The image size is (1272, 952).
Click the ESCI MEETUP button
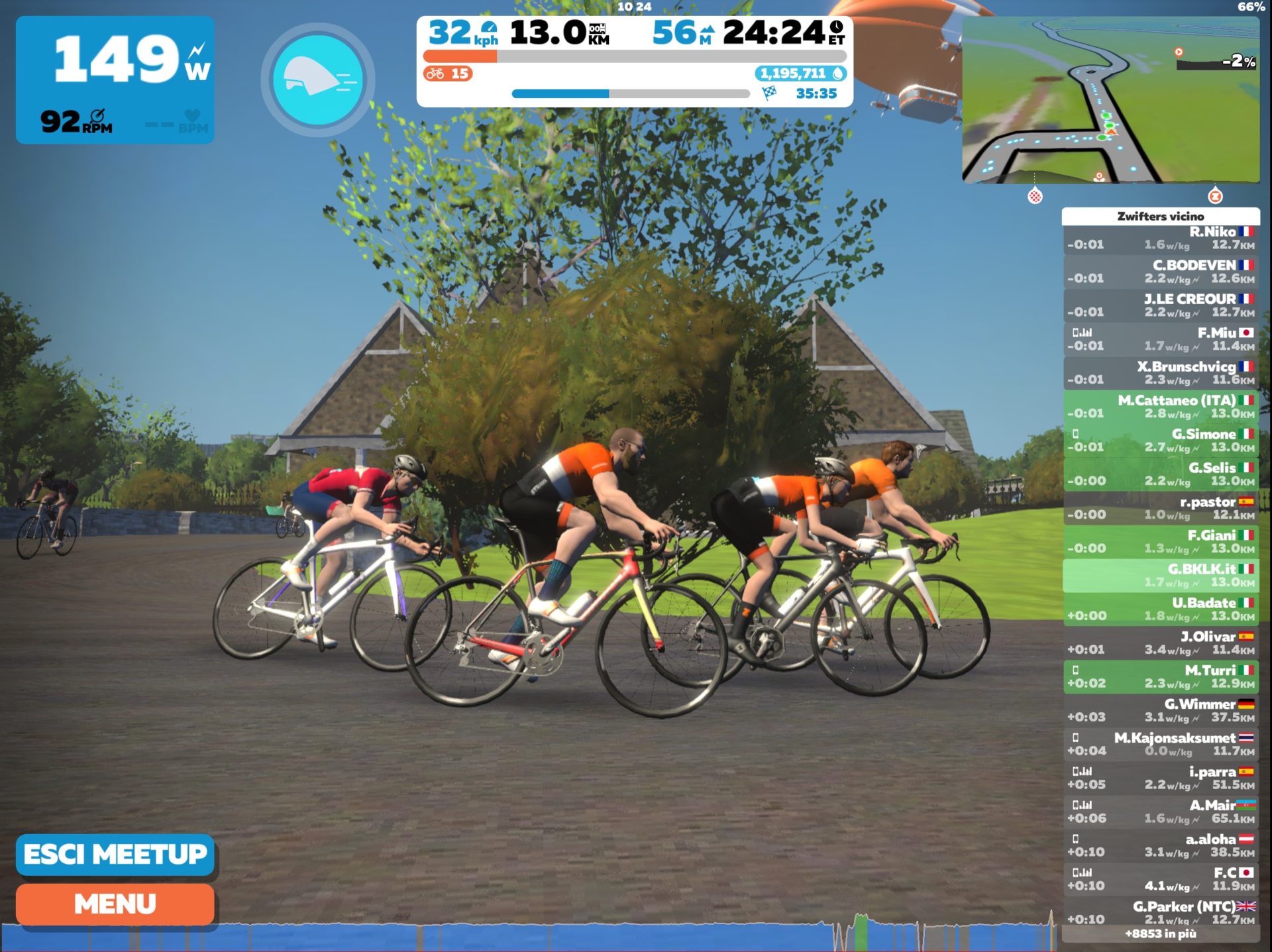tap(115, 854)
